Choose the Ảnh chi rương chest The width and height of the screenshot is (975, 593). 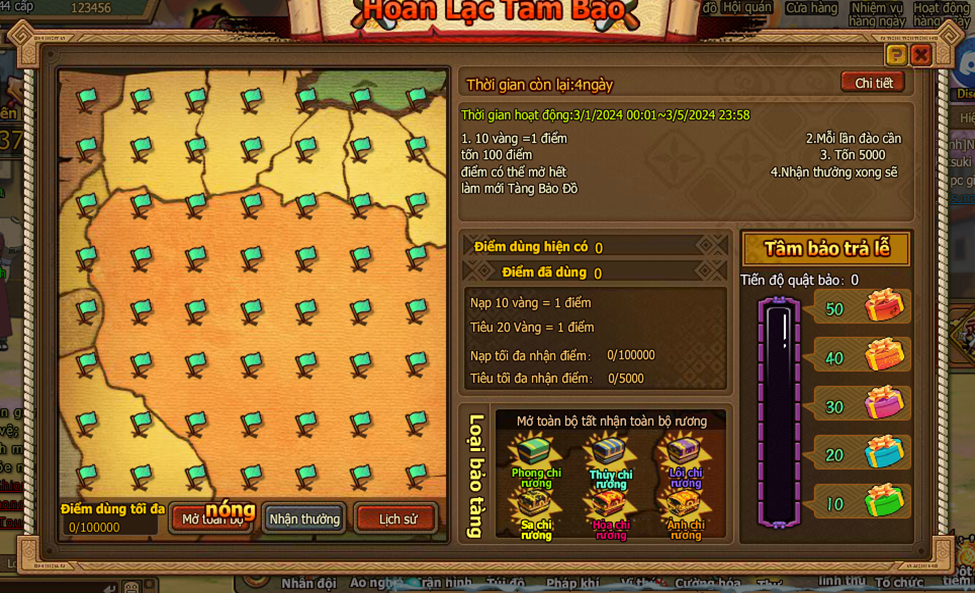pyautogui.click(x=685, y=506)
